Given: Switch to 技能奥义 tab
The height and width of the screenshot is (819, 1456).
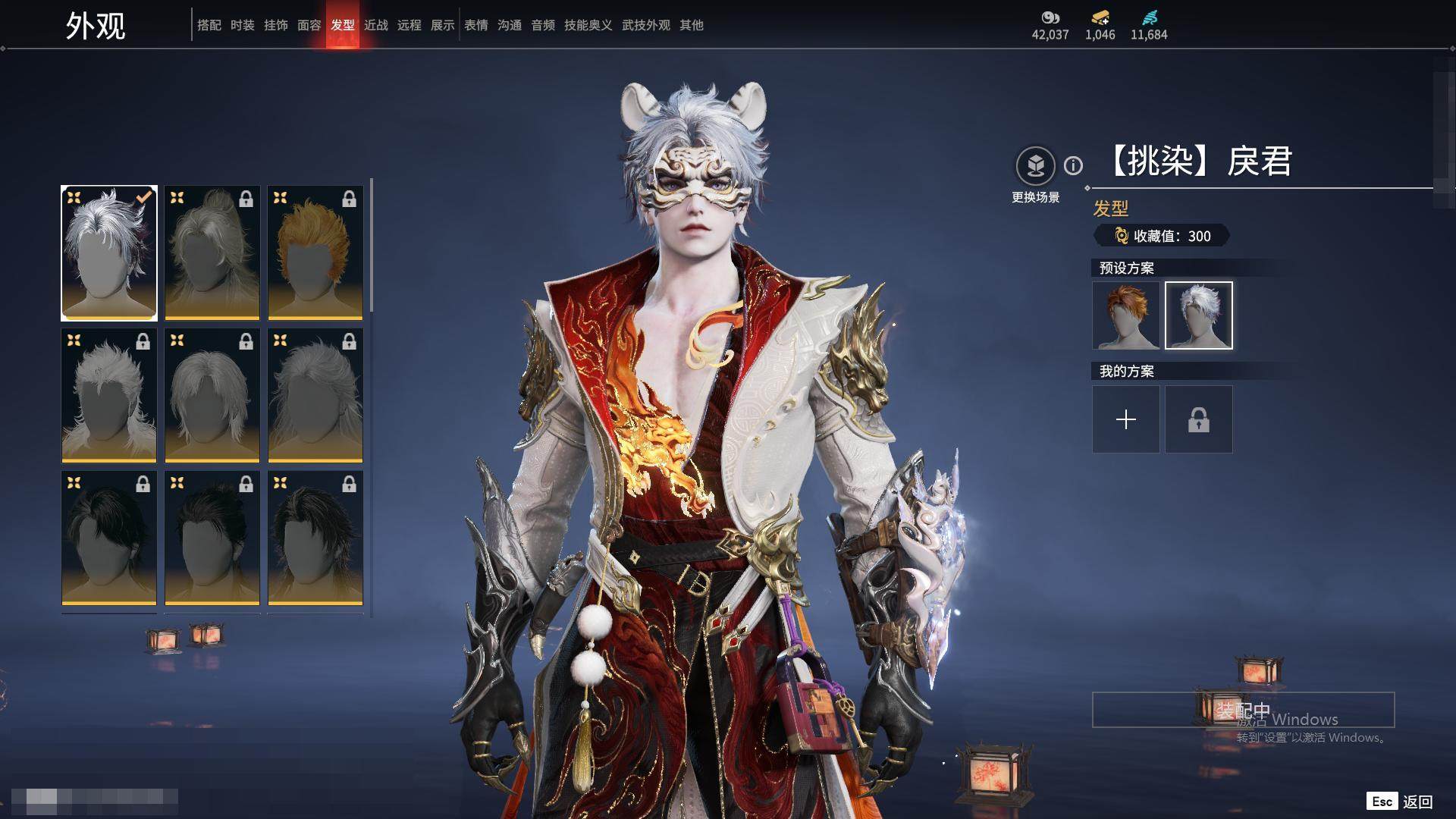Looking at the screenshot, I should 588,25.
